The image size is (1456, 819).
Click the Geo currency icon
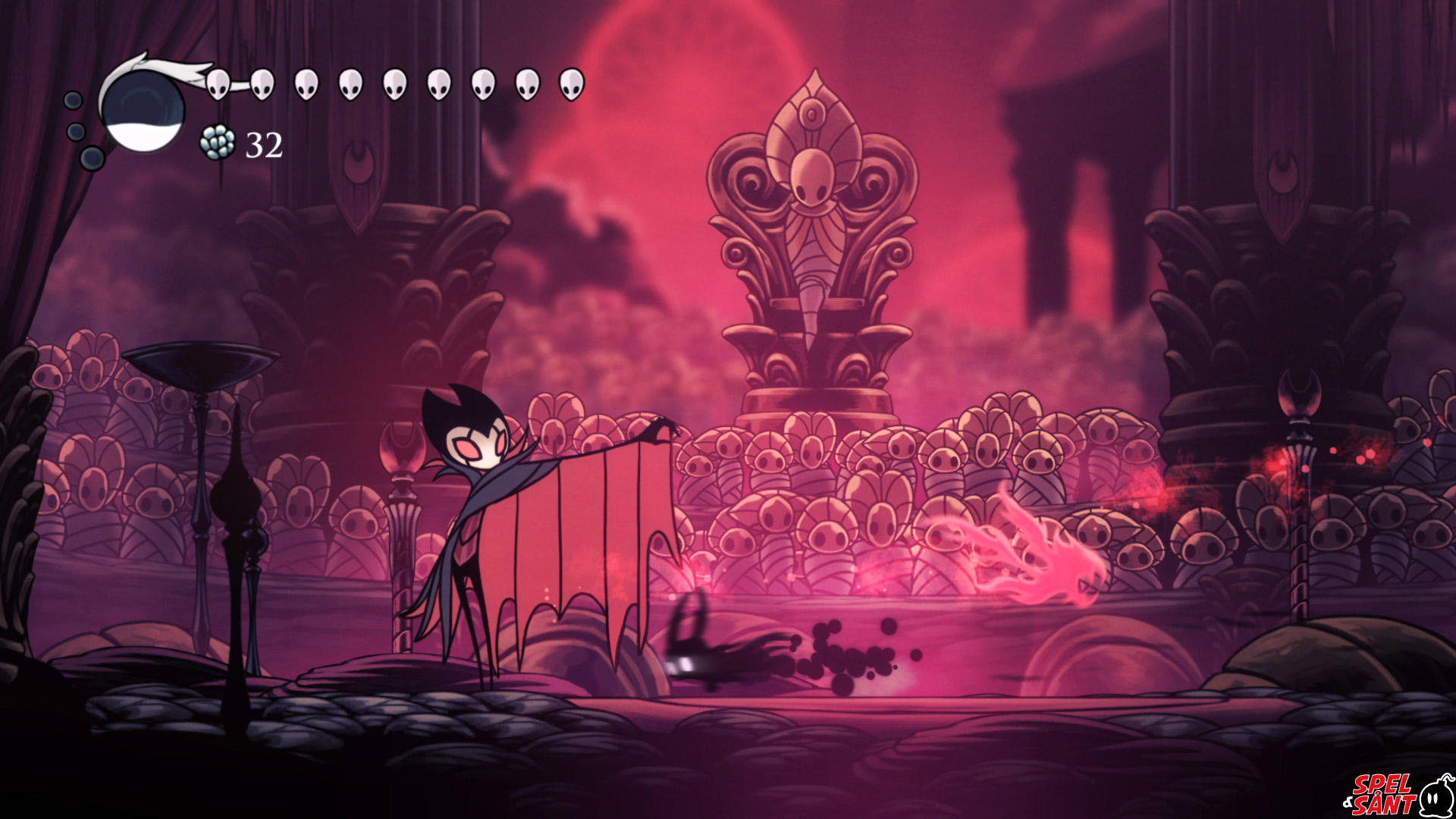216,143
